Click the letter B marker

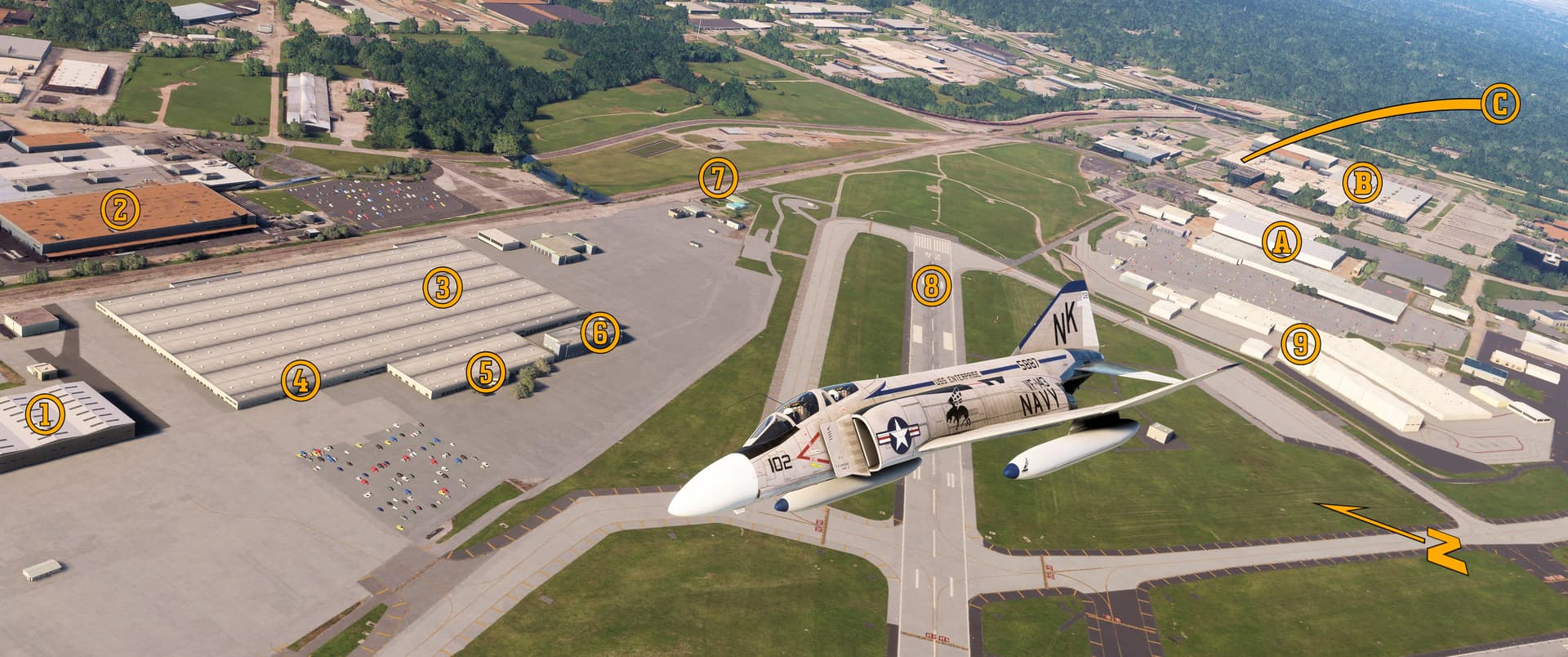(x=1361, y=184)
